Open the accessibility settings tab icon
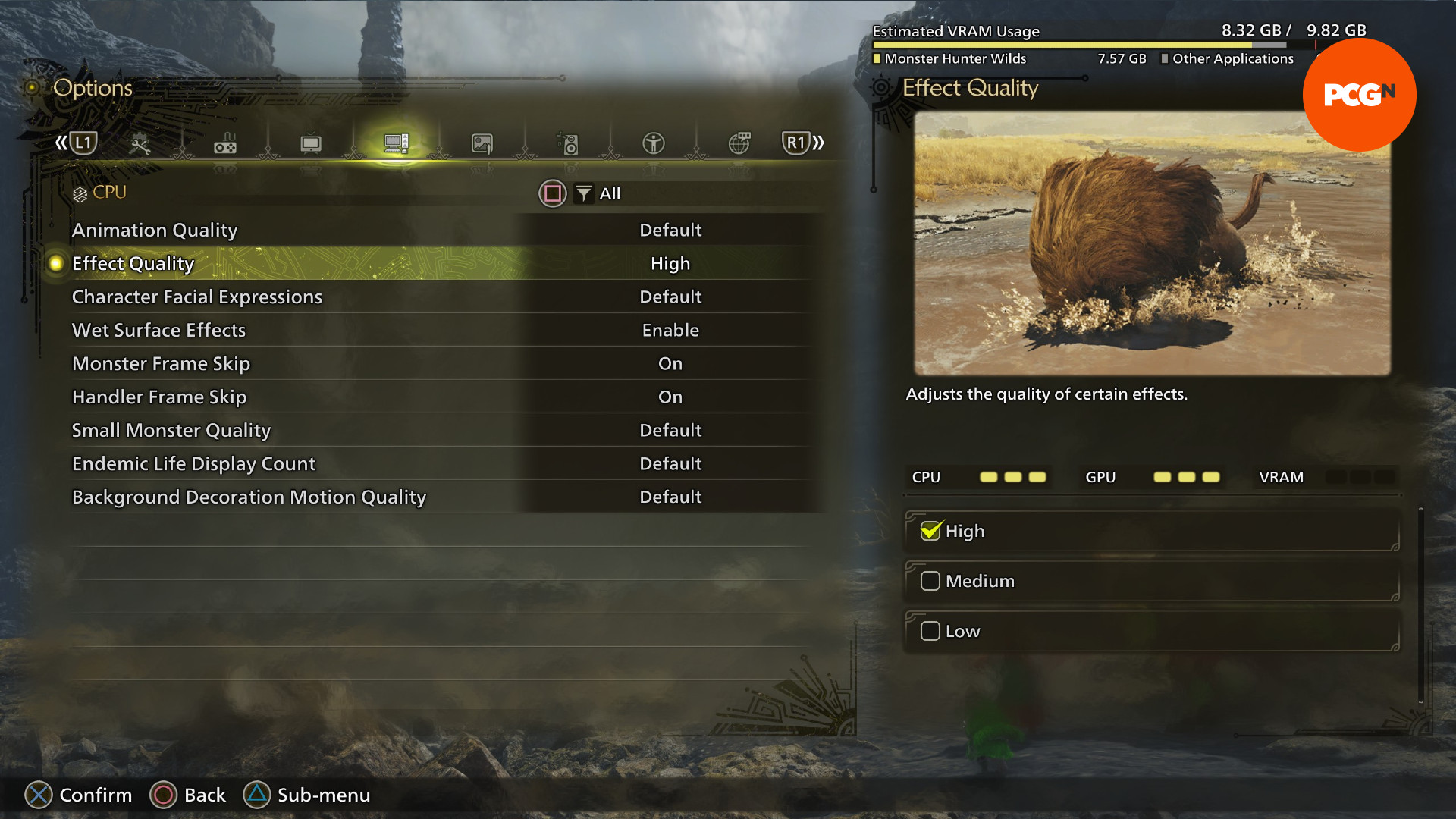The width and height of the screenshot is (1456, 819). point(654,143)
